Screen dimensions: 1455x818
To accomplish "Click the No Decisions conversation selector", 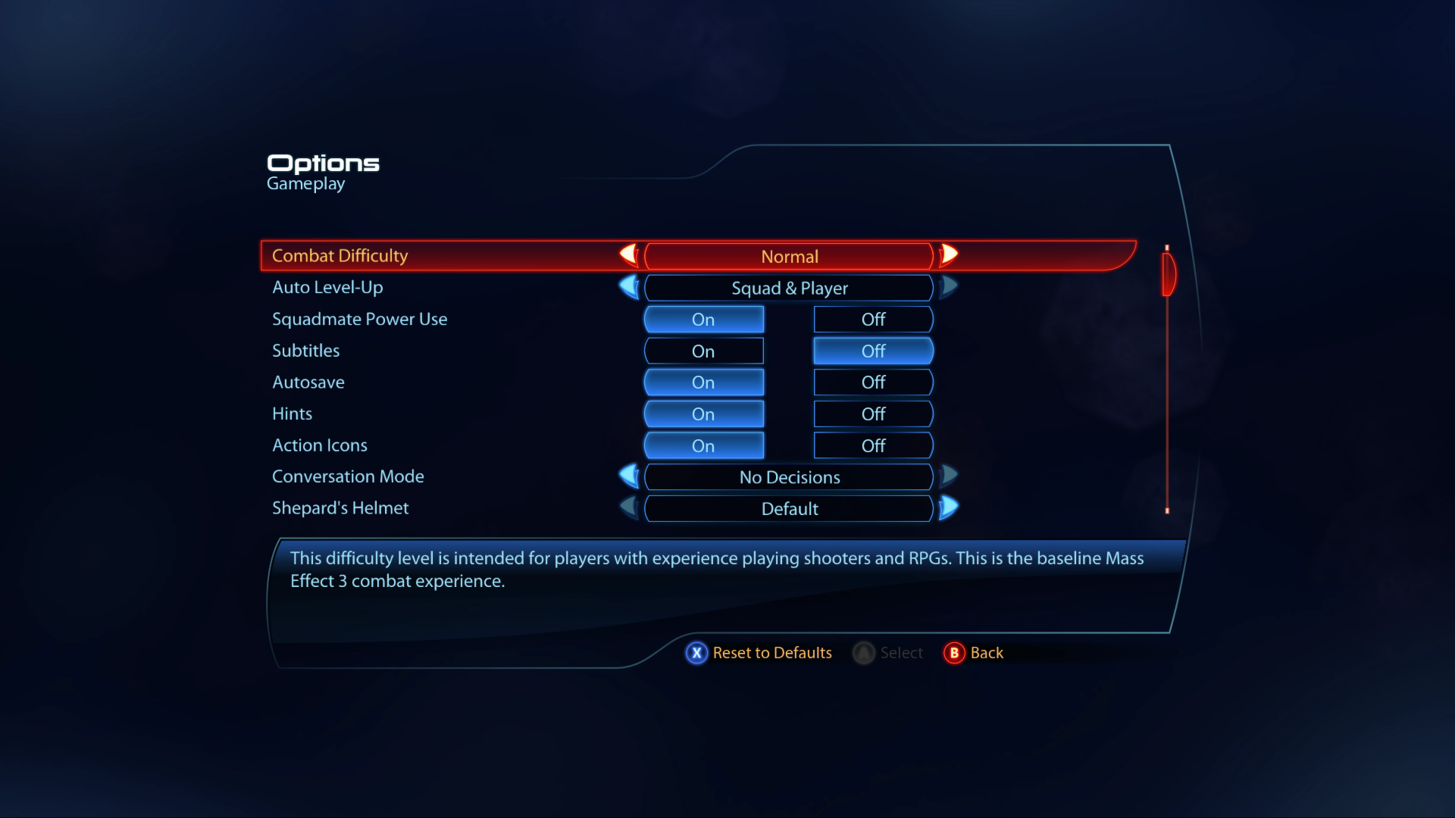I will [x=789, y=477].
